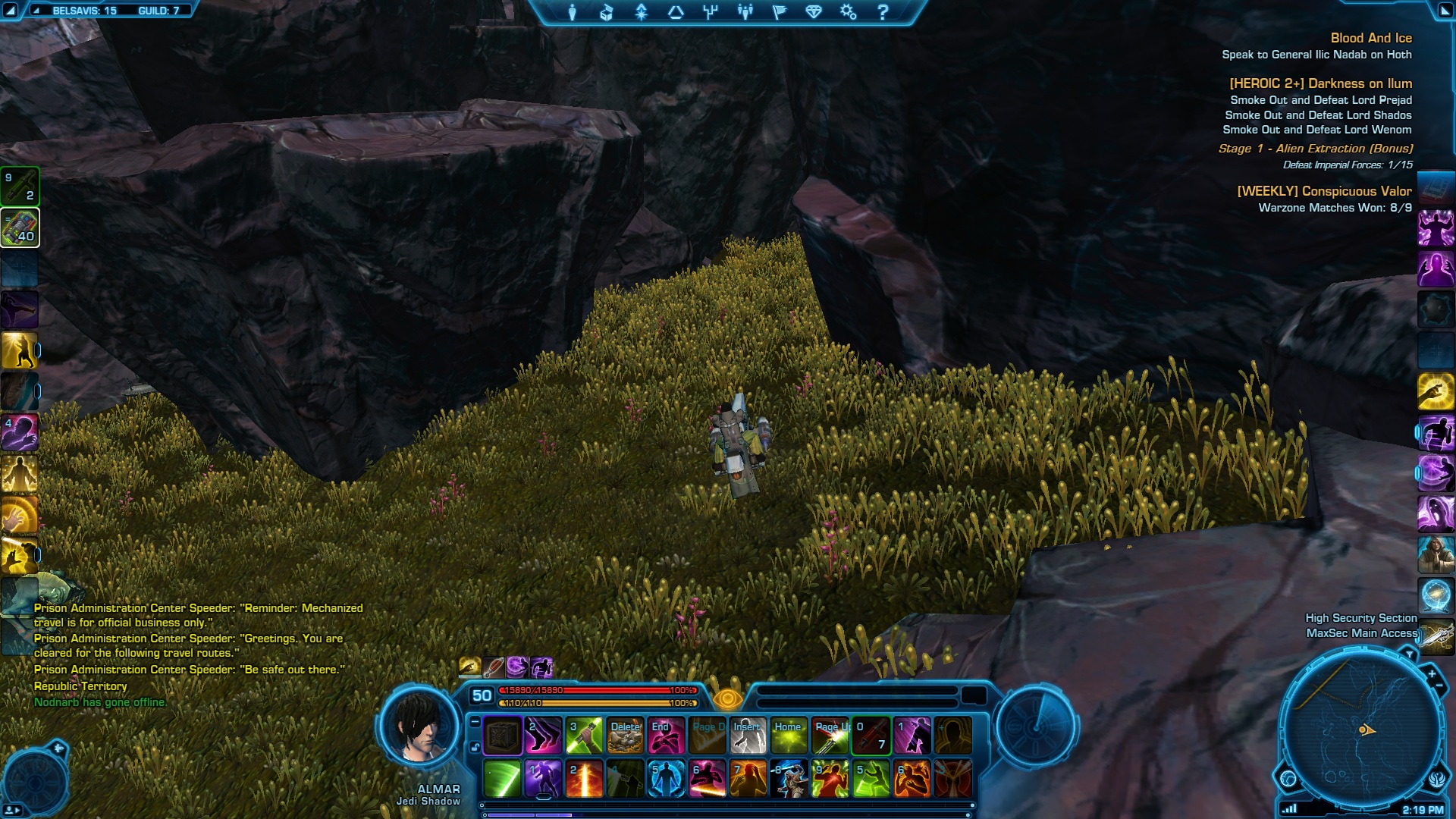Click Almar's character portrait
1456x819 pixels.
[420, 728]
